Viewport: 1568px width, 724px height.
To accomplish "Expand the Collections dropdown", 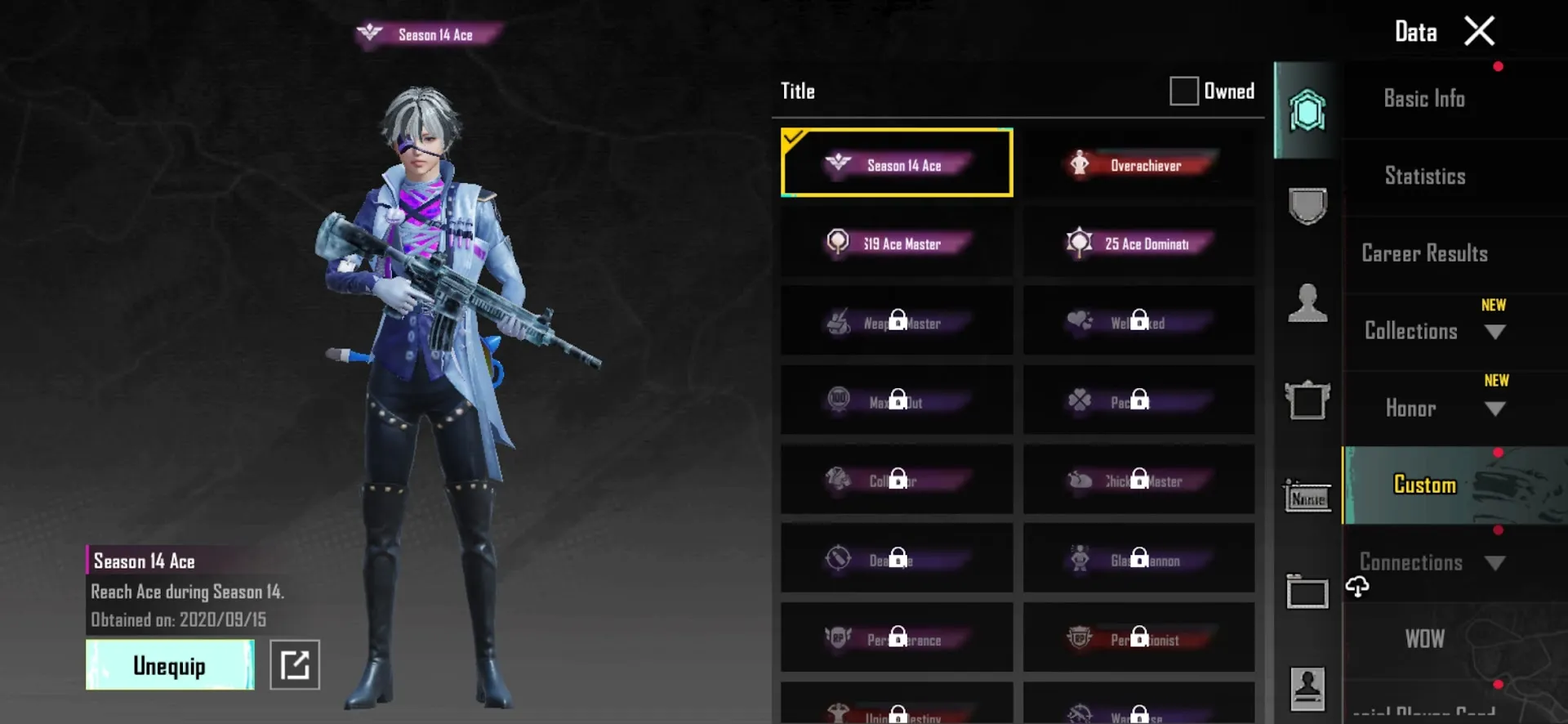I will 1496,332.
